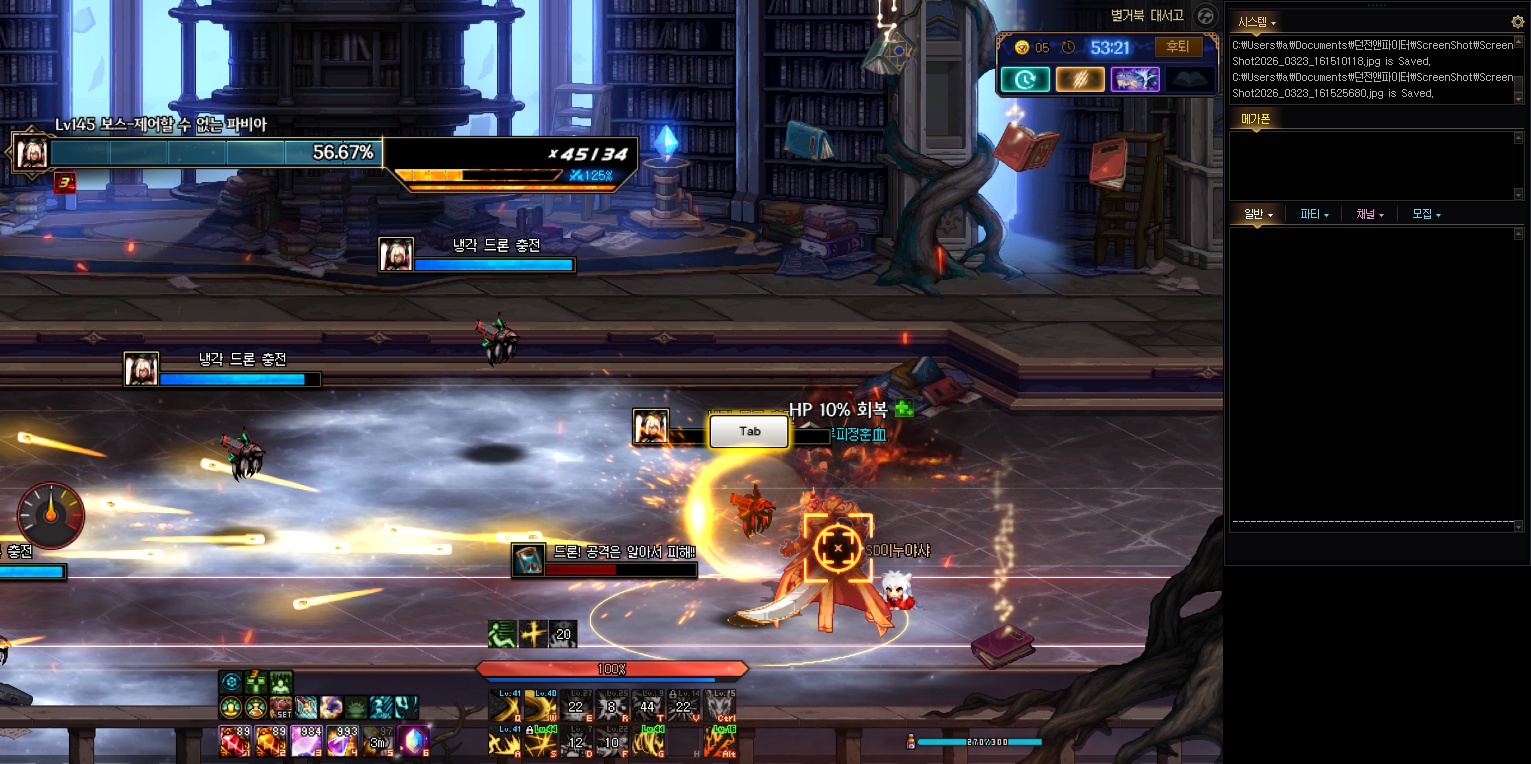This screenshot has width=1531, height=764.
Task: Activate the G-key golden skill
Action: [647, 741]
